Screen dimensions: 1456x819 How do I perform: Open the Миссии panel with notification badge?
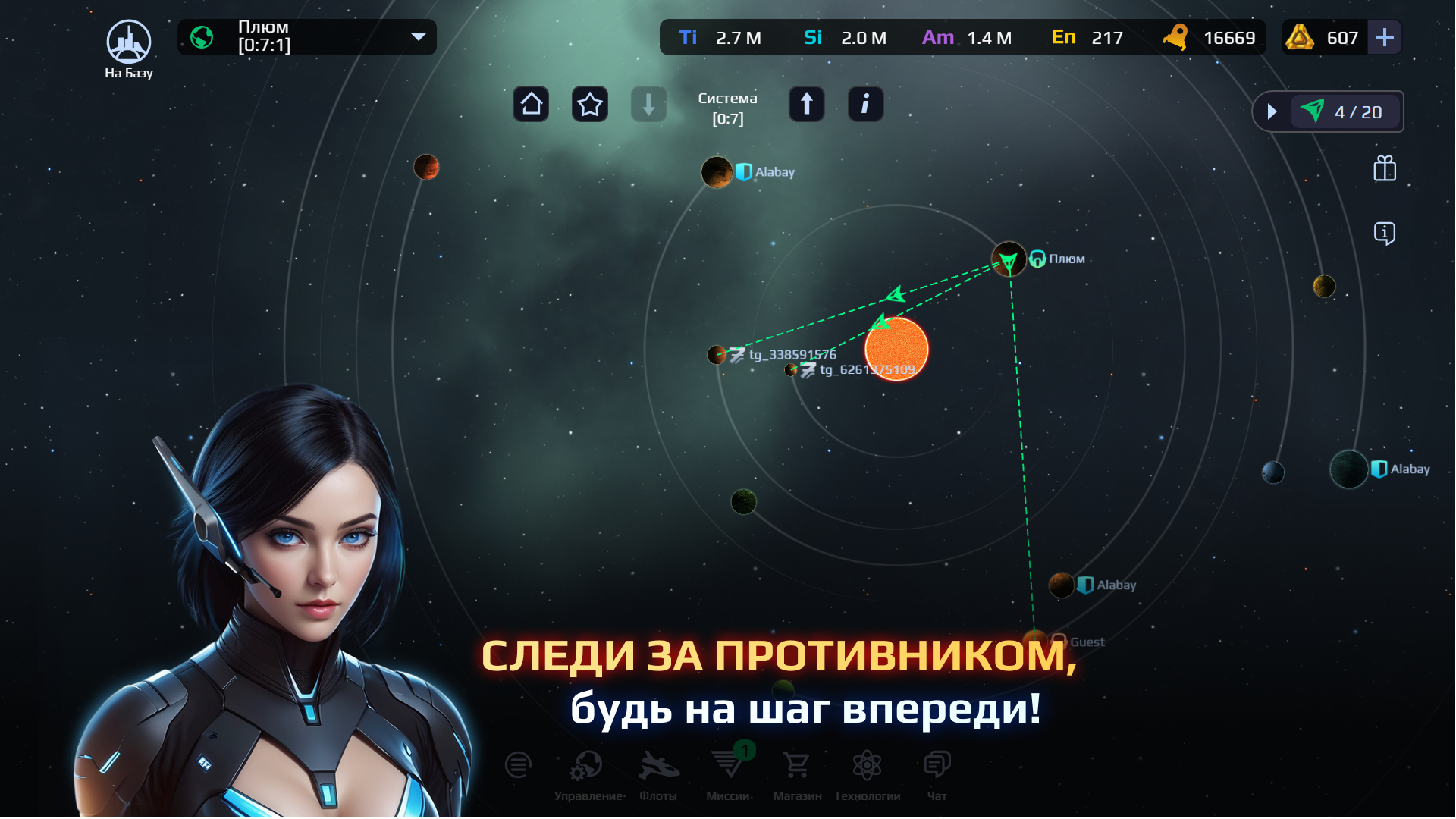pos(728,766)
